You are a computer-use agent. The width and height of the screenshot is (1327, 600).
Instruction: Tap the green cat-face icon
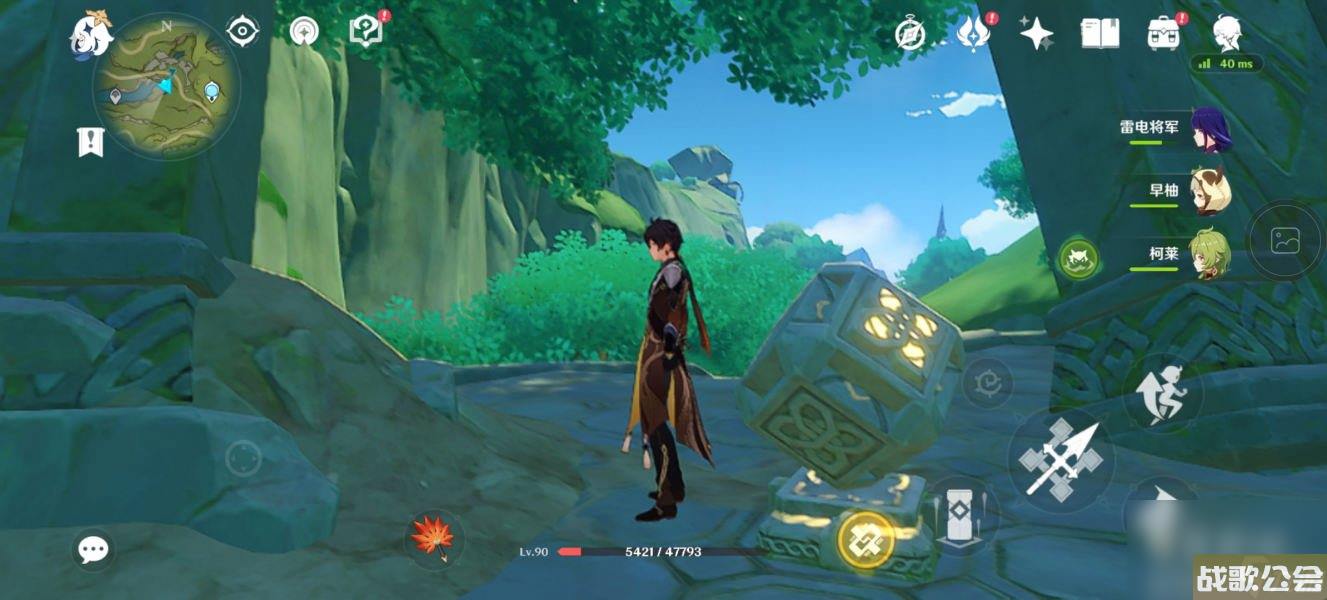pos(1078,259)
